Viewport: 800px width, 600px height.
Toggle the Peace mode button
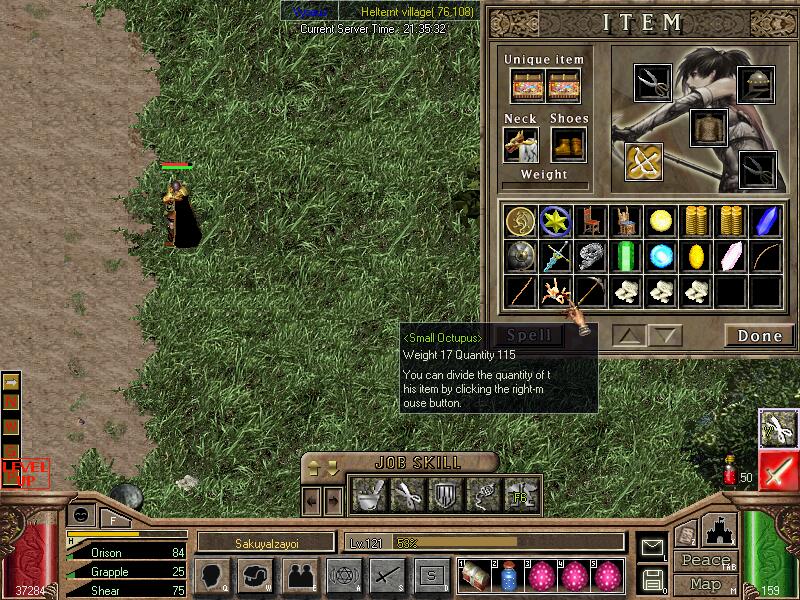click(x=704, y=561)
